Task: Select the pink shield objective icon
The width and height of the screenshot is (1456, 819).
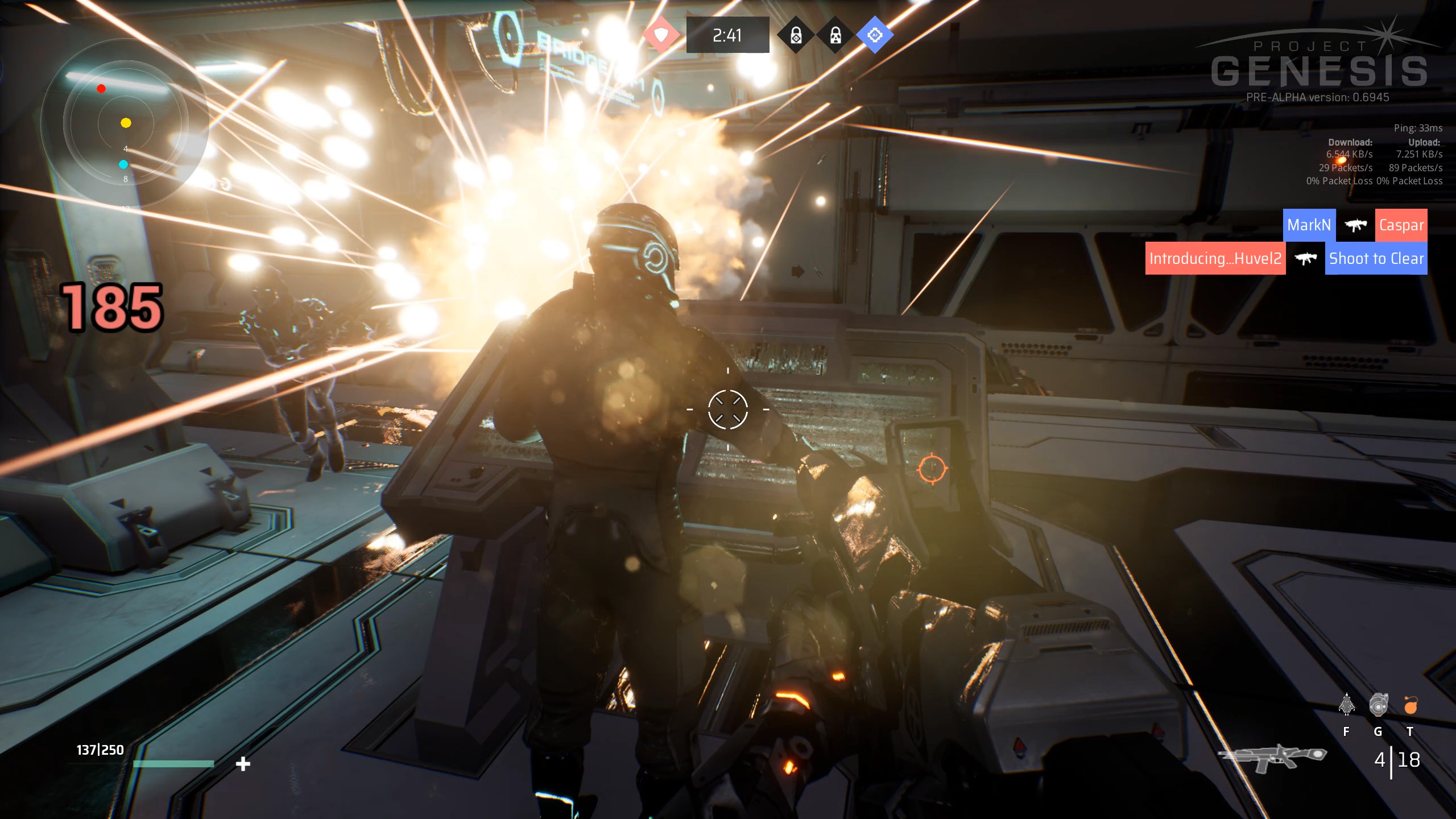Action: tap(661, 35)
